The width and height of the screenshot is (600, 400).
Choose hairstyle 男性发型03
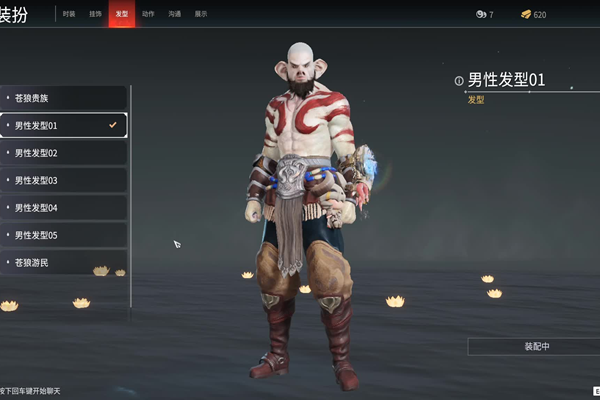point(64,180)
